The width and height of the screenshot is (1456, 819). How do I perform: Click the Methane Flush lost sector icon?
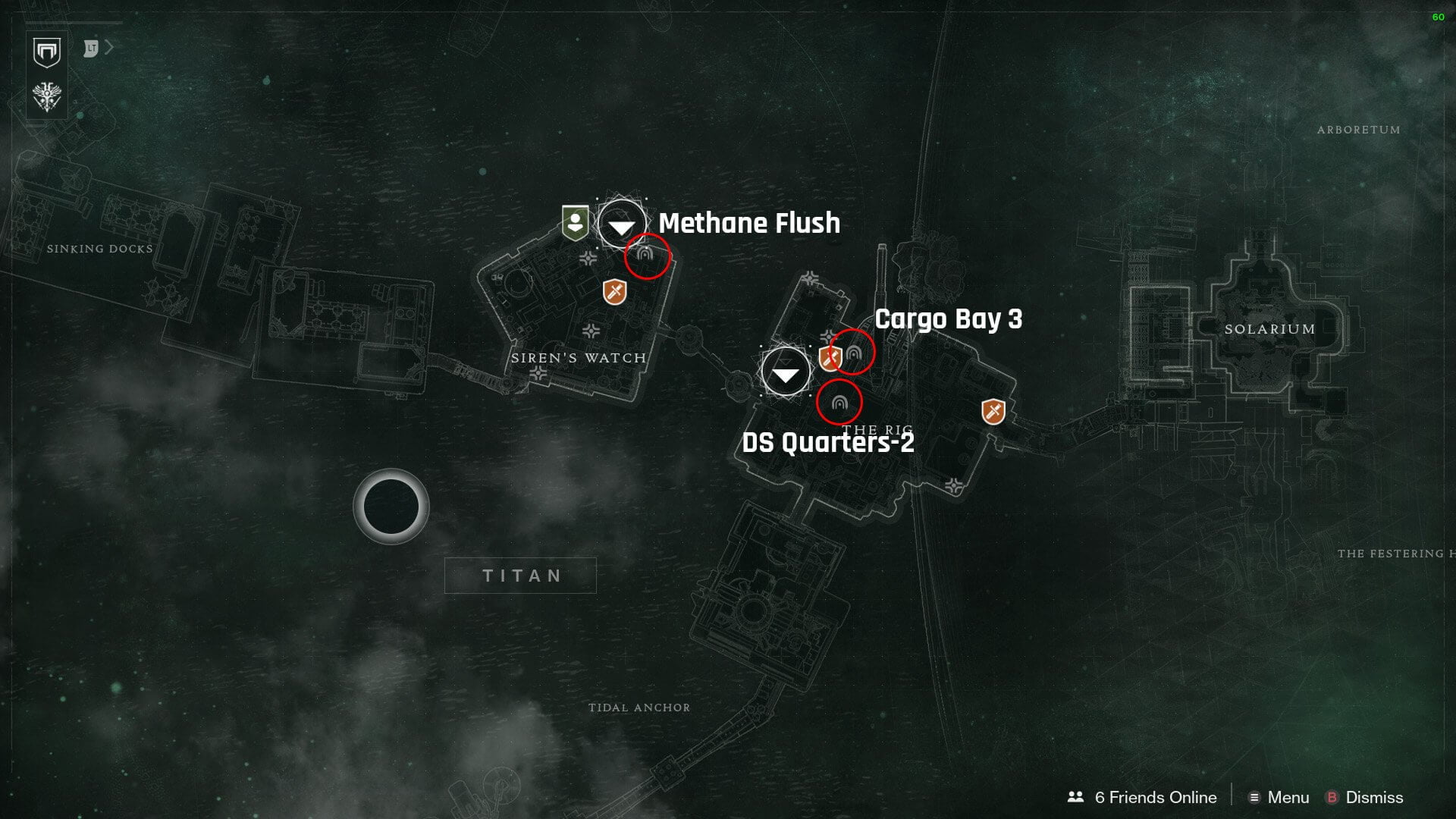pos(646,256)
